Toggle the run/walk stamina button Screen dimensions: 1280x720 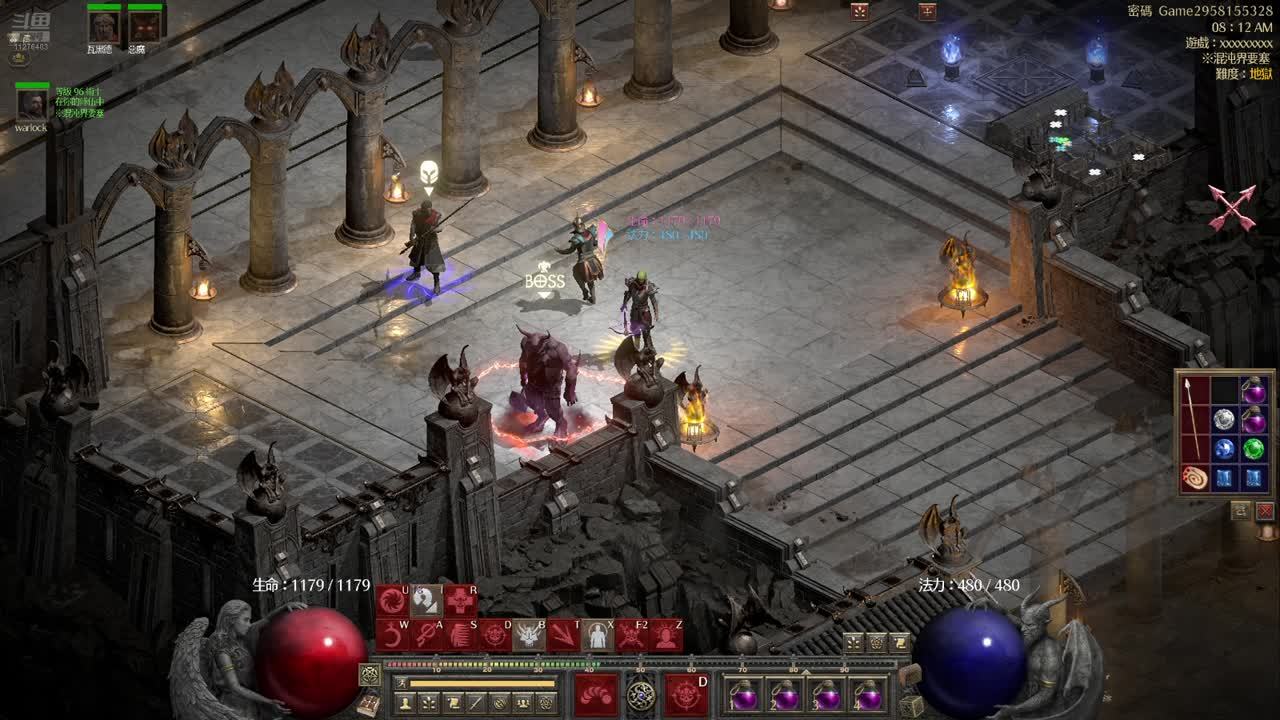pyautogui.click(x=401, y=683)
